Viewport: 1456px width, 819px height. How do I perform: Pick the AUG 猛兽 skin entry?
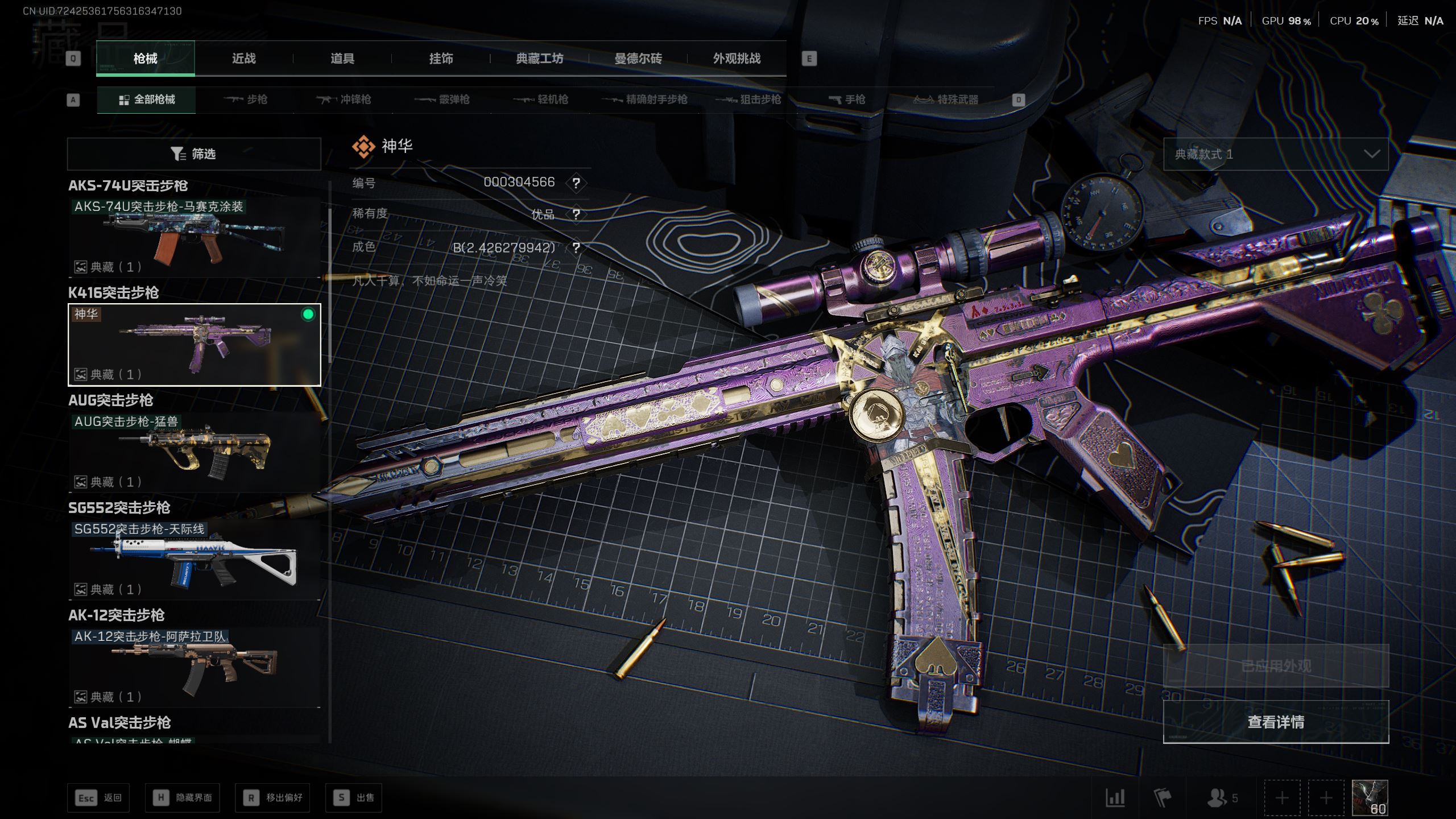pos(194,452)
